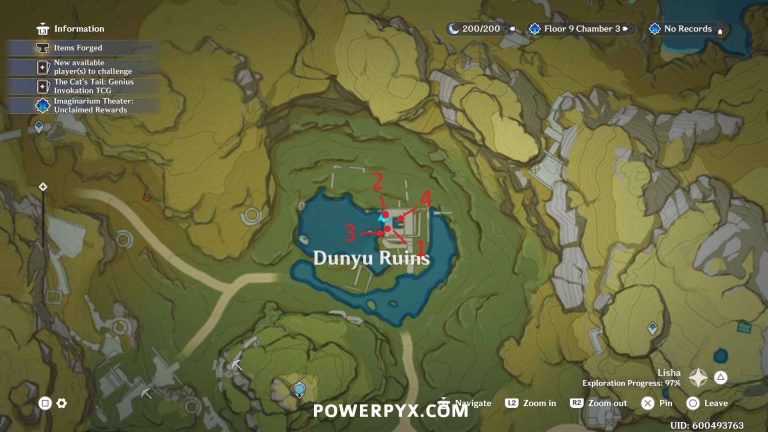Open the Items Forged notification
Viewport: 768px width, 432px height.
(78, 47)
